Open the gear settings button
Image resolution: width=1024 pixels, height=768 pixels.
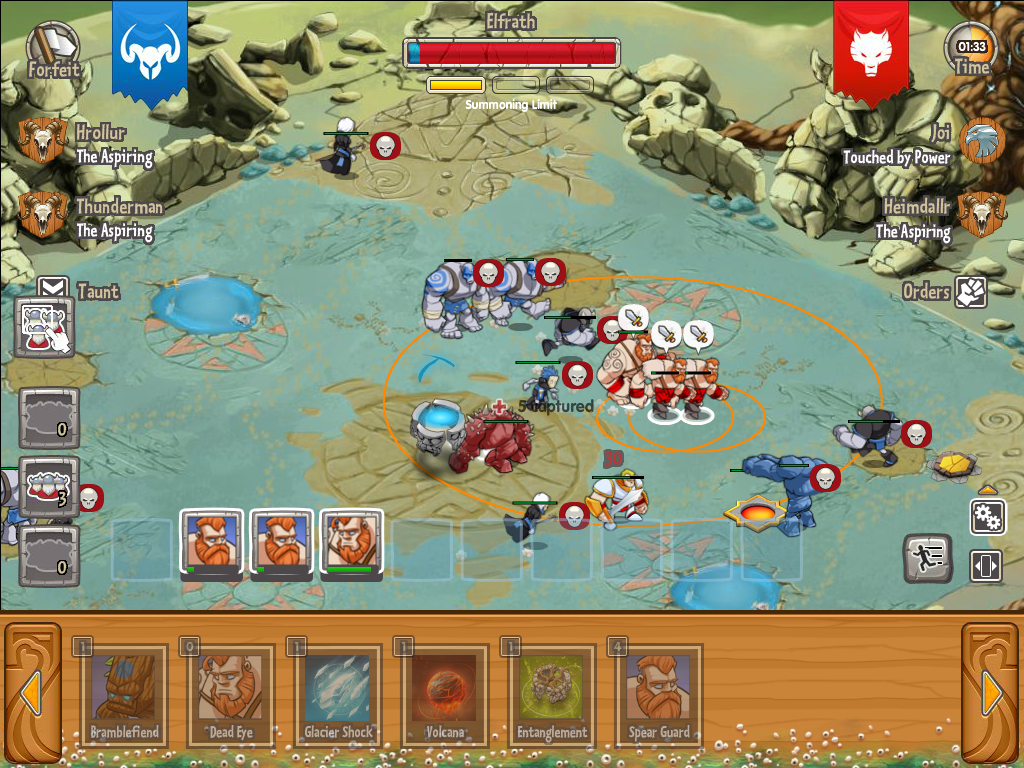(987, 517)
